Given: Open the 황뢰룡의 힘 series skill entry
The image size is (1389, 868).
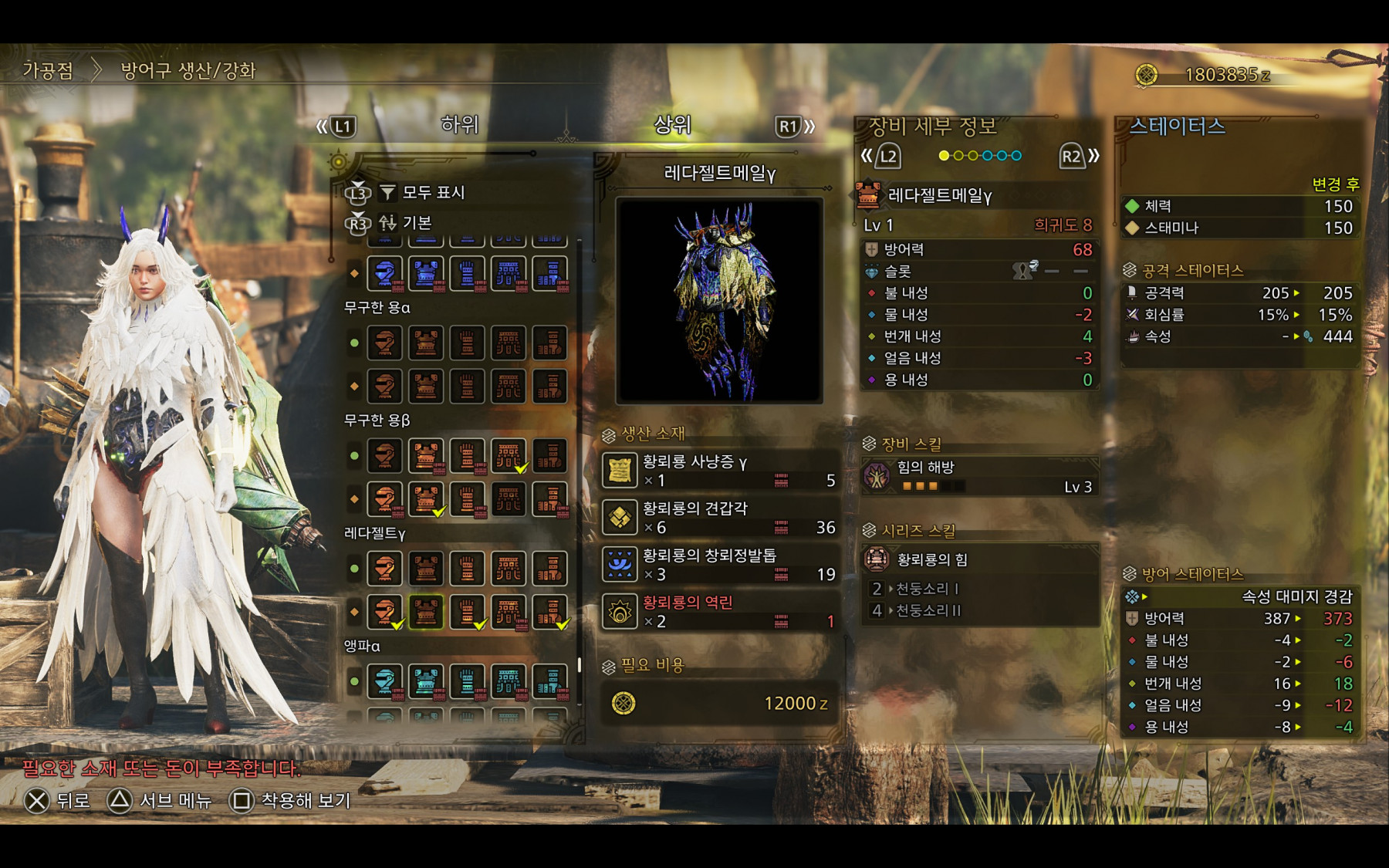Looking at the screenshot, I should click(x=980, y=559).
